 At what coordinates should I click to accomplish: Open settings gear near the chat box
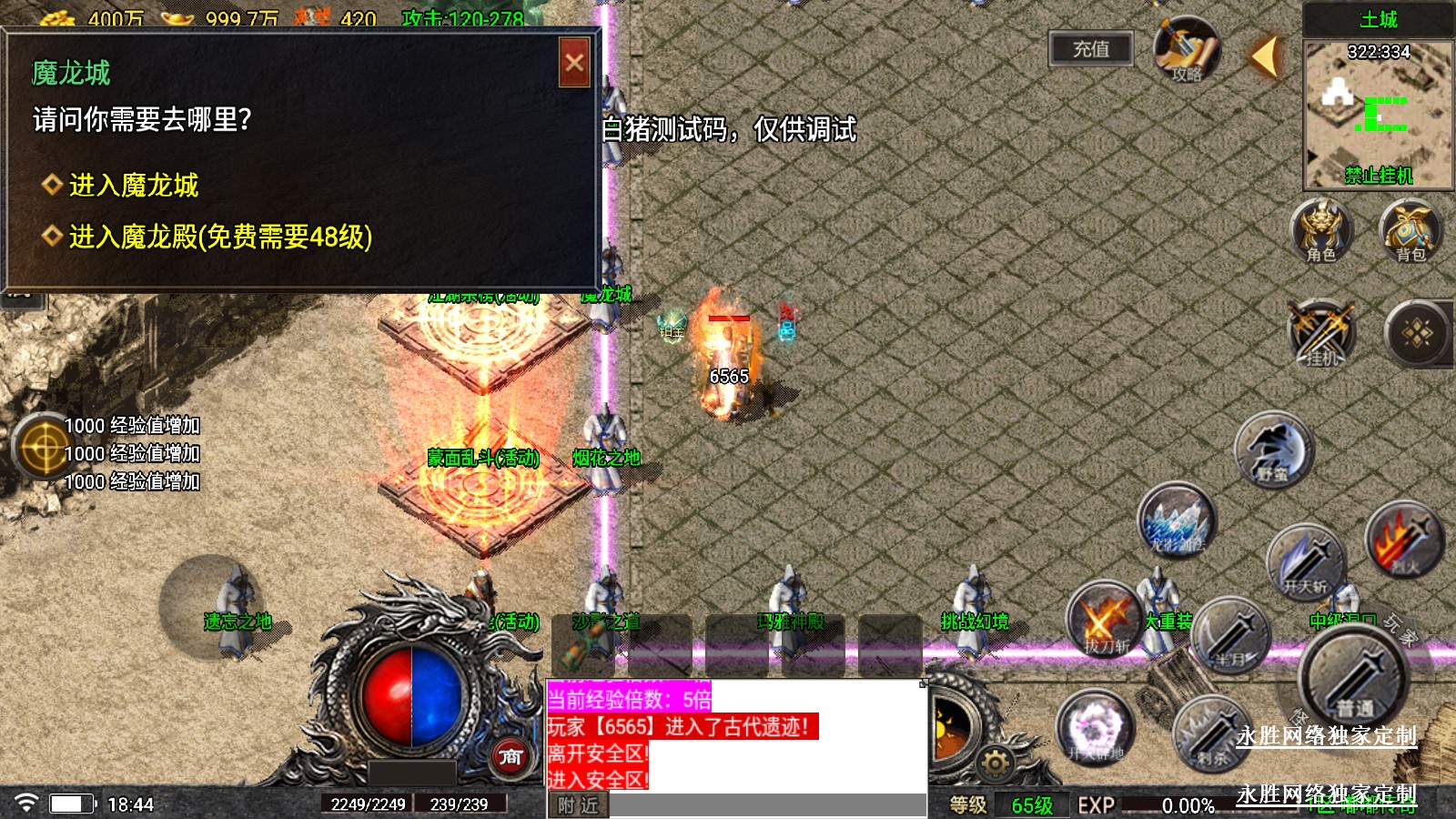point(995,763)
